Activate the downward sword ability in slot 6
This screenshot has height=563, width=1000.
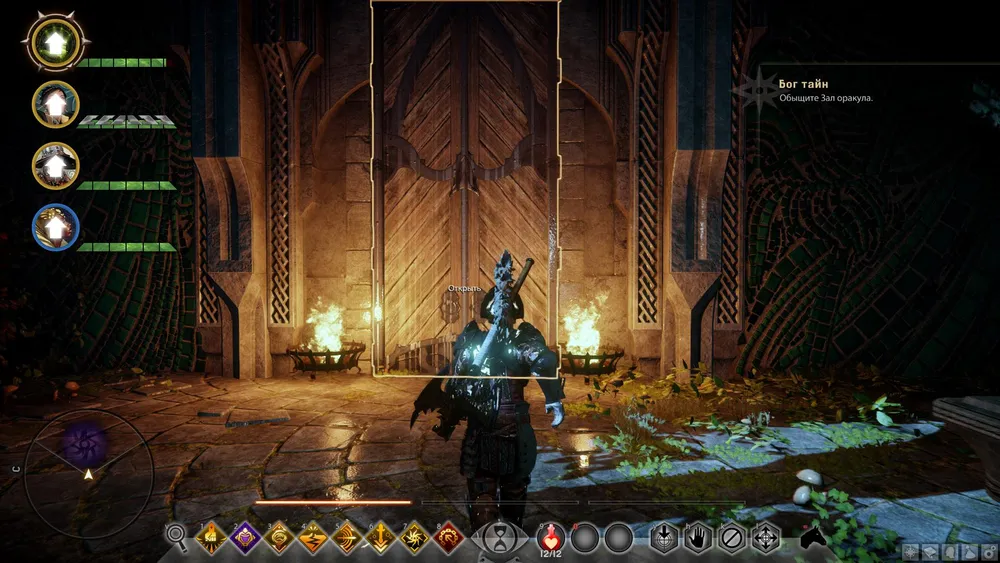pos(381,538)
